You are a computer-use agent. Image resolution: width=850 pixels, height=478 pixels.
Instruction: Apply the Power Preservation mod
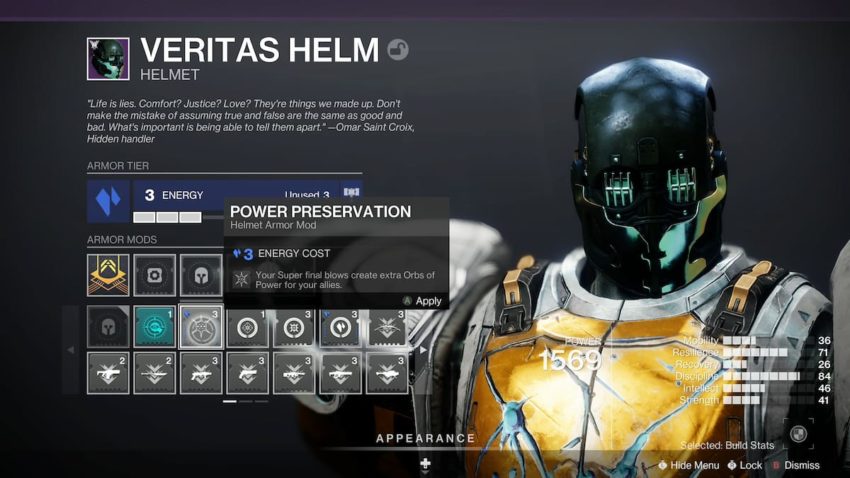(422, 301)
